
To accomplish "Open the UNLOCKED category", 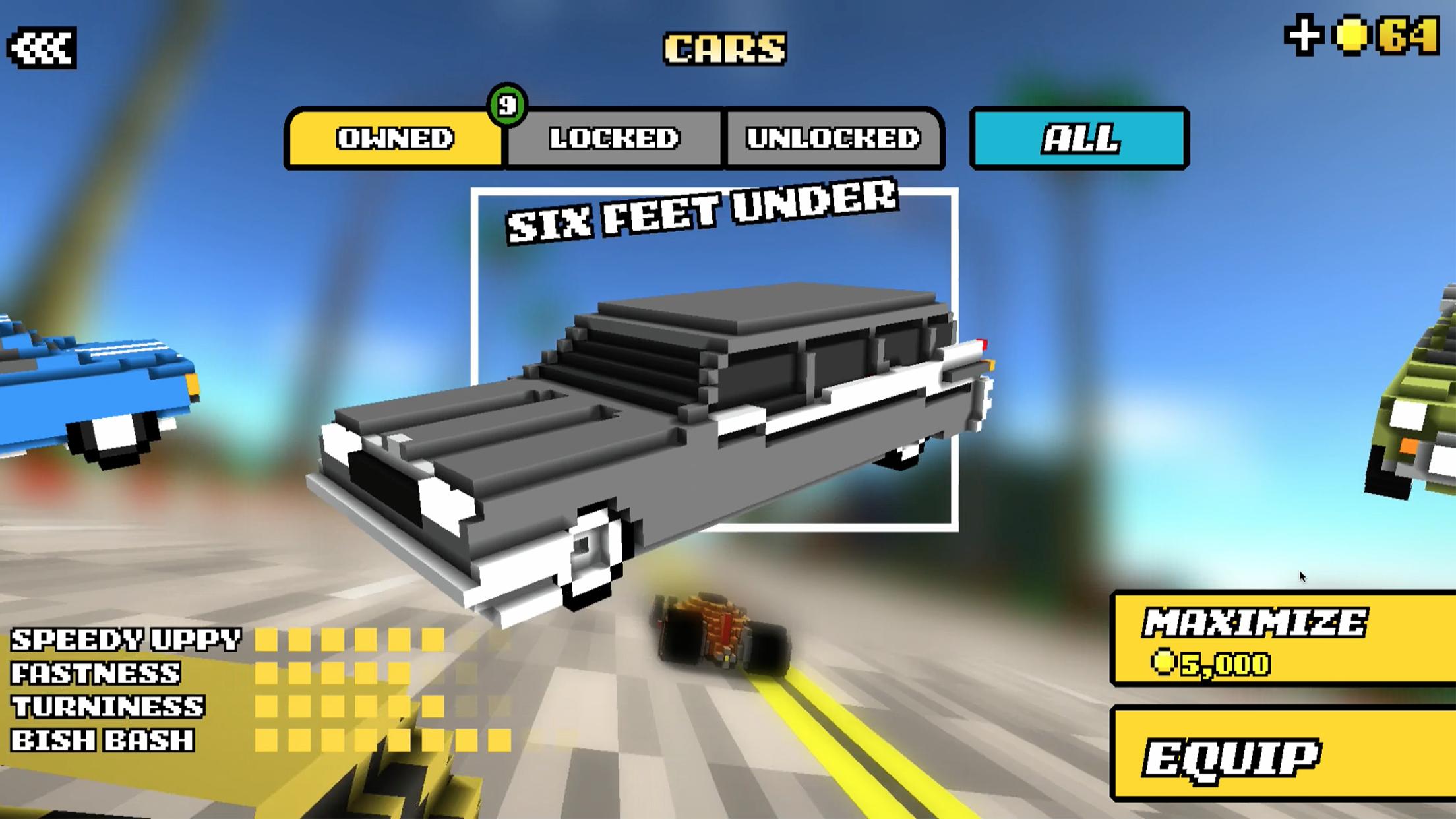I will 834,138.
